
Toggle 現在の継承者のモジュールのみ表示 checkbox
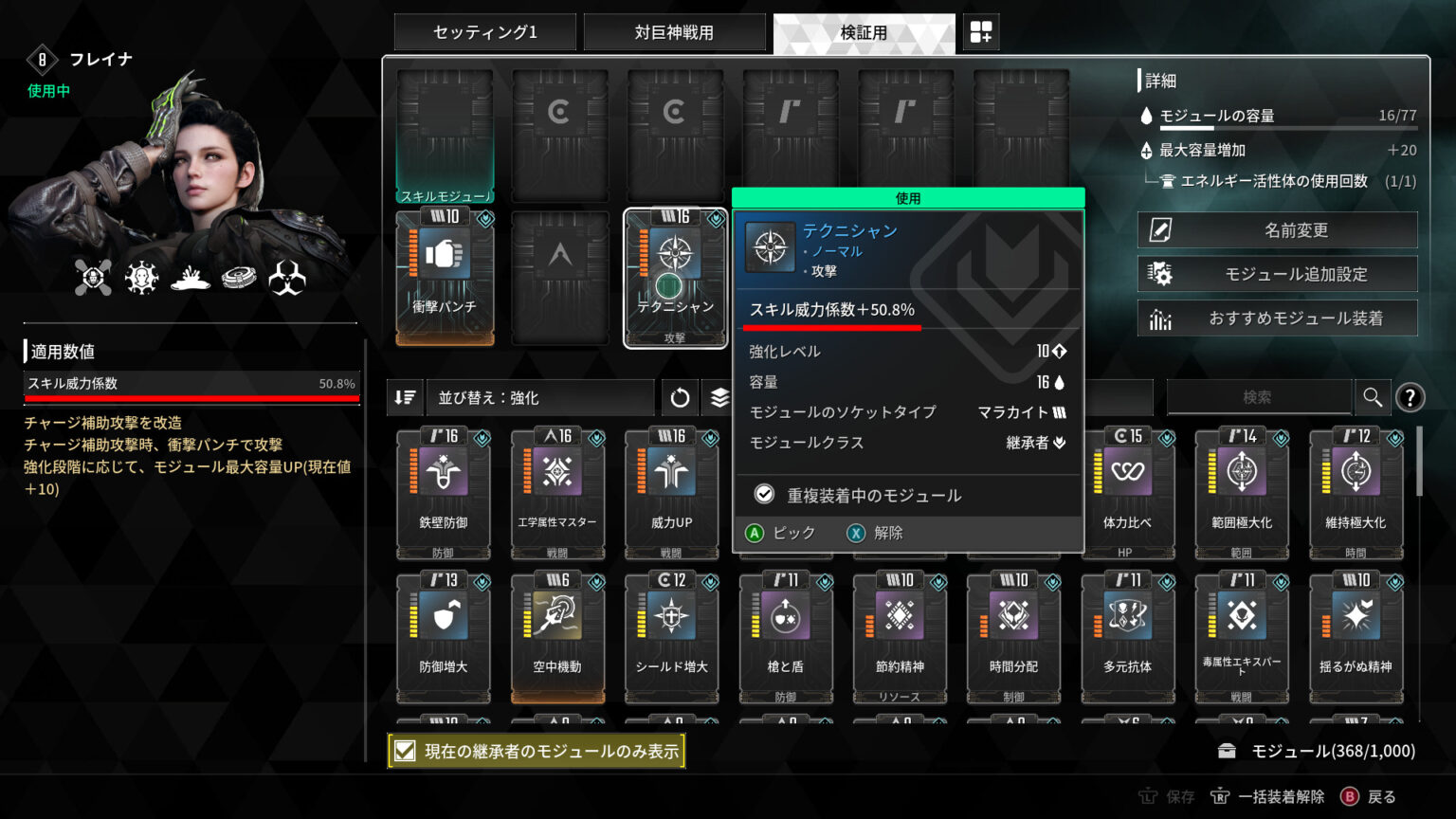406,750
